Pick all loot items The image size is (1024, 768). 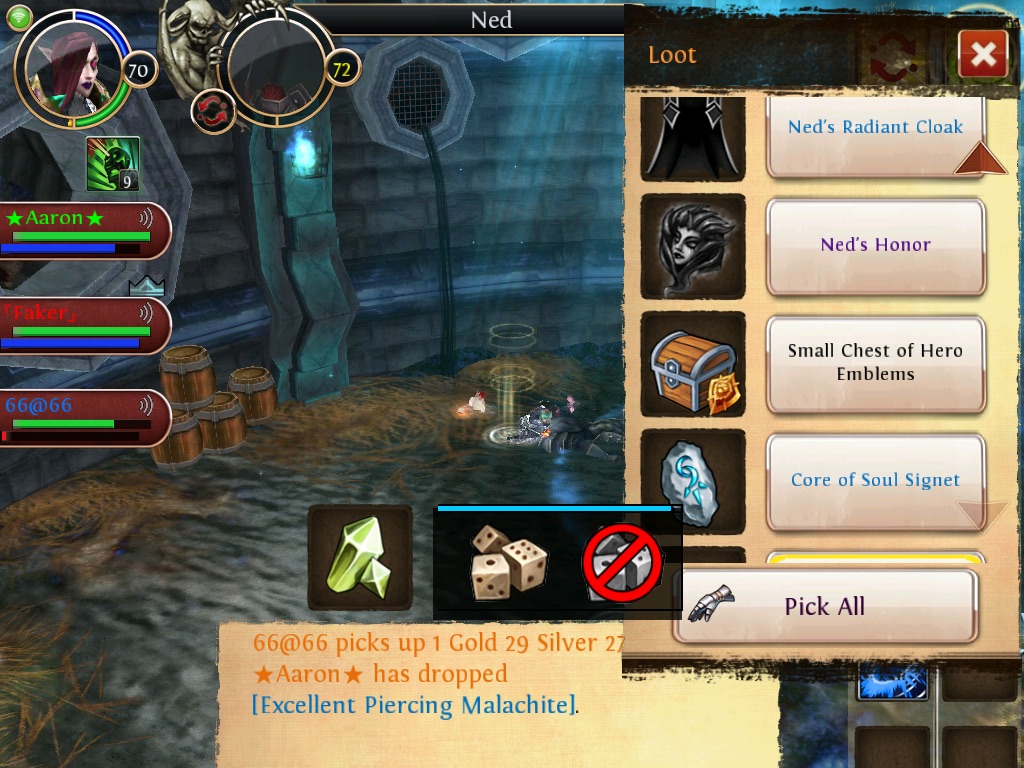coord(825,606)
